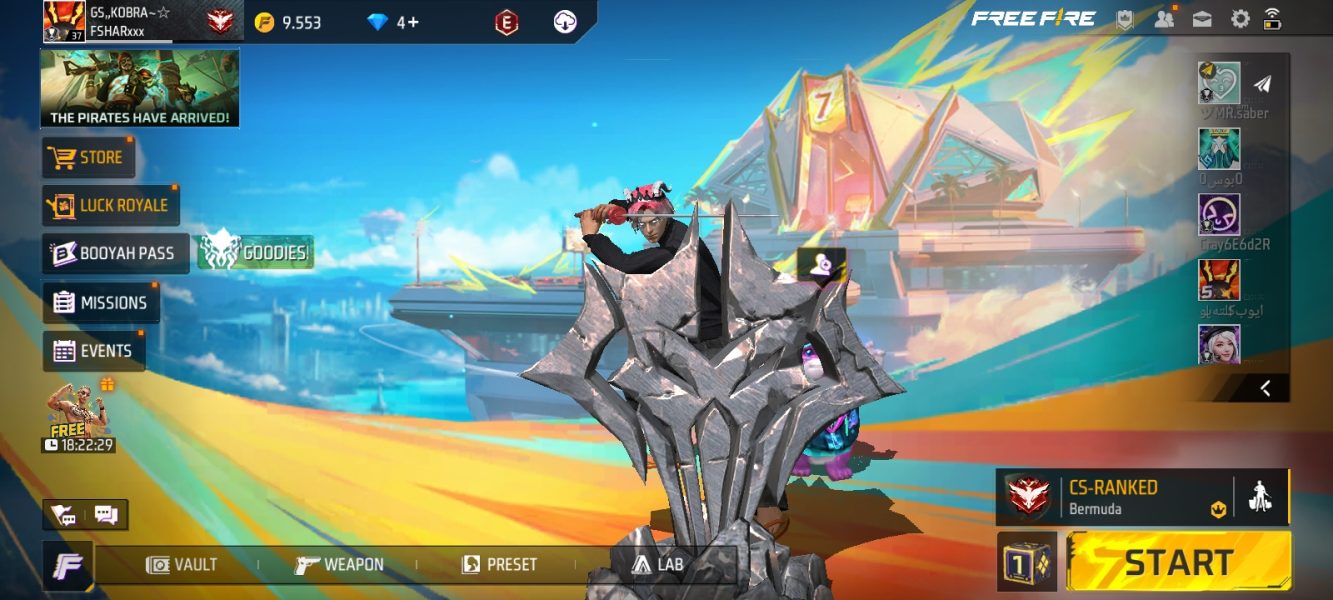Collapse the friends side panel arrow
This screenshot has width=1333, height=600.
1265,388
